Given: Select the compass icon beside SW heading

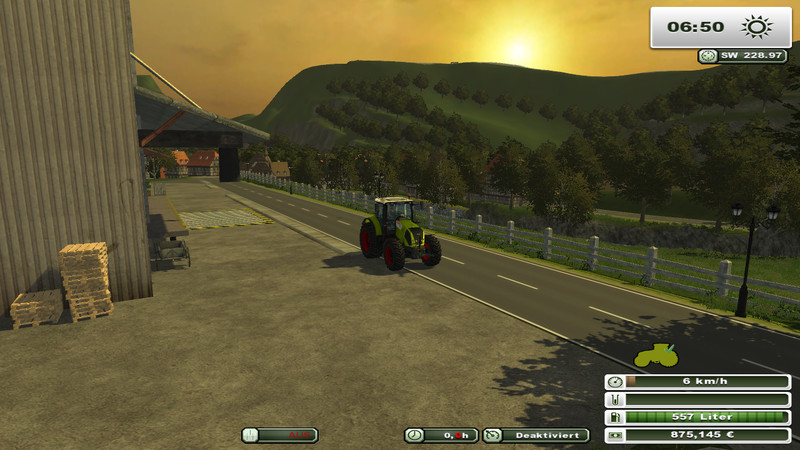Looking at the screenshot, I should [707, 56].
